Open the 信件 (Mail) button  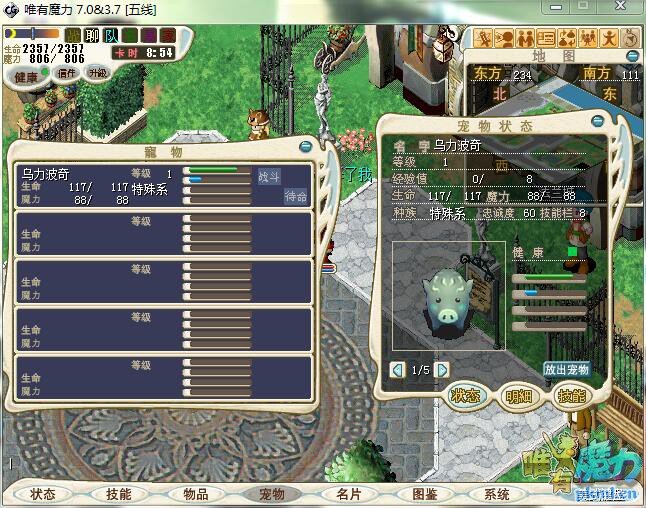pos(68,73)
